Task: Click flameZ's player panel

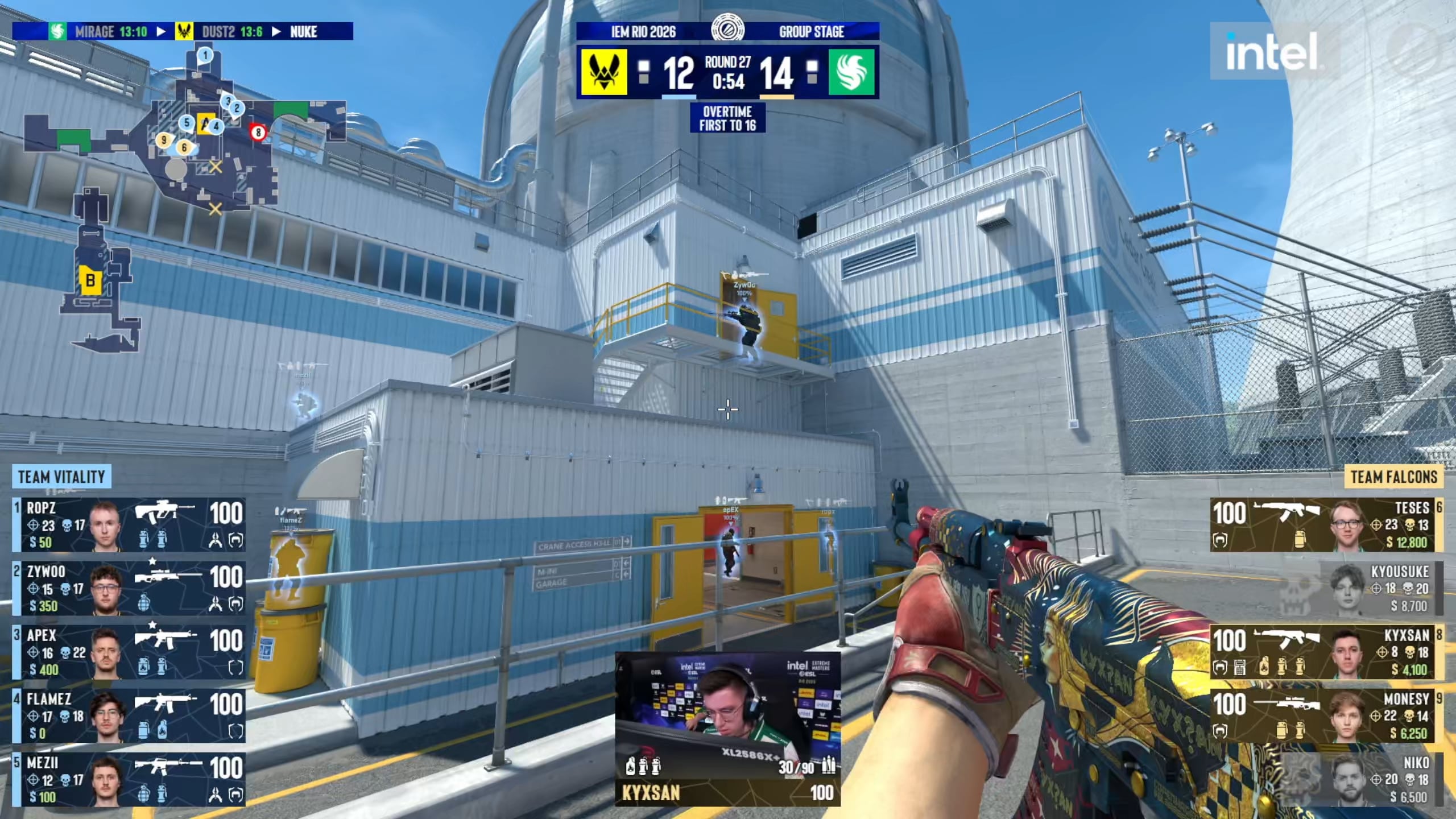Action: (x=129, y=715)
